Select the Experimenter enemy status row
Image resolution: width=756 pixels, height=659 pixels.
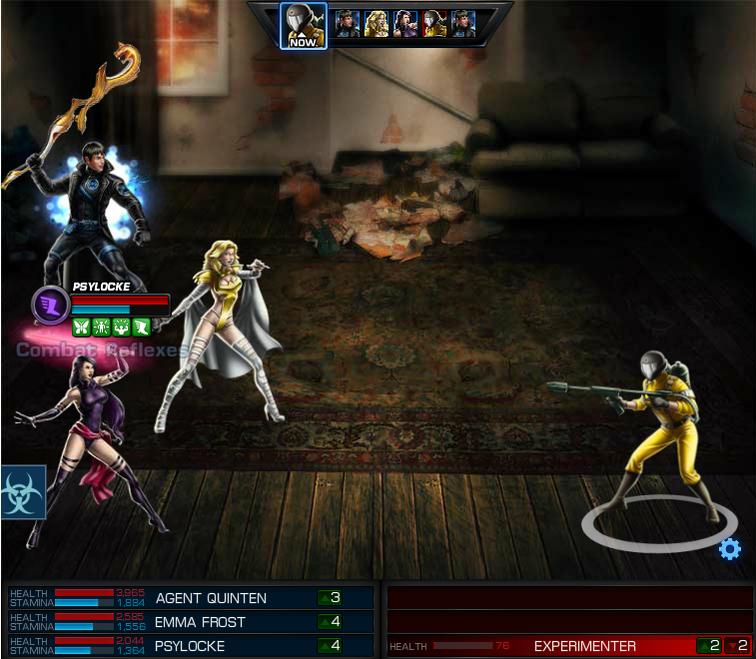point(568,646)
